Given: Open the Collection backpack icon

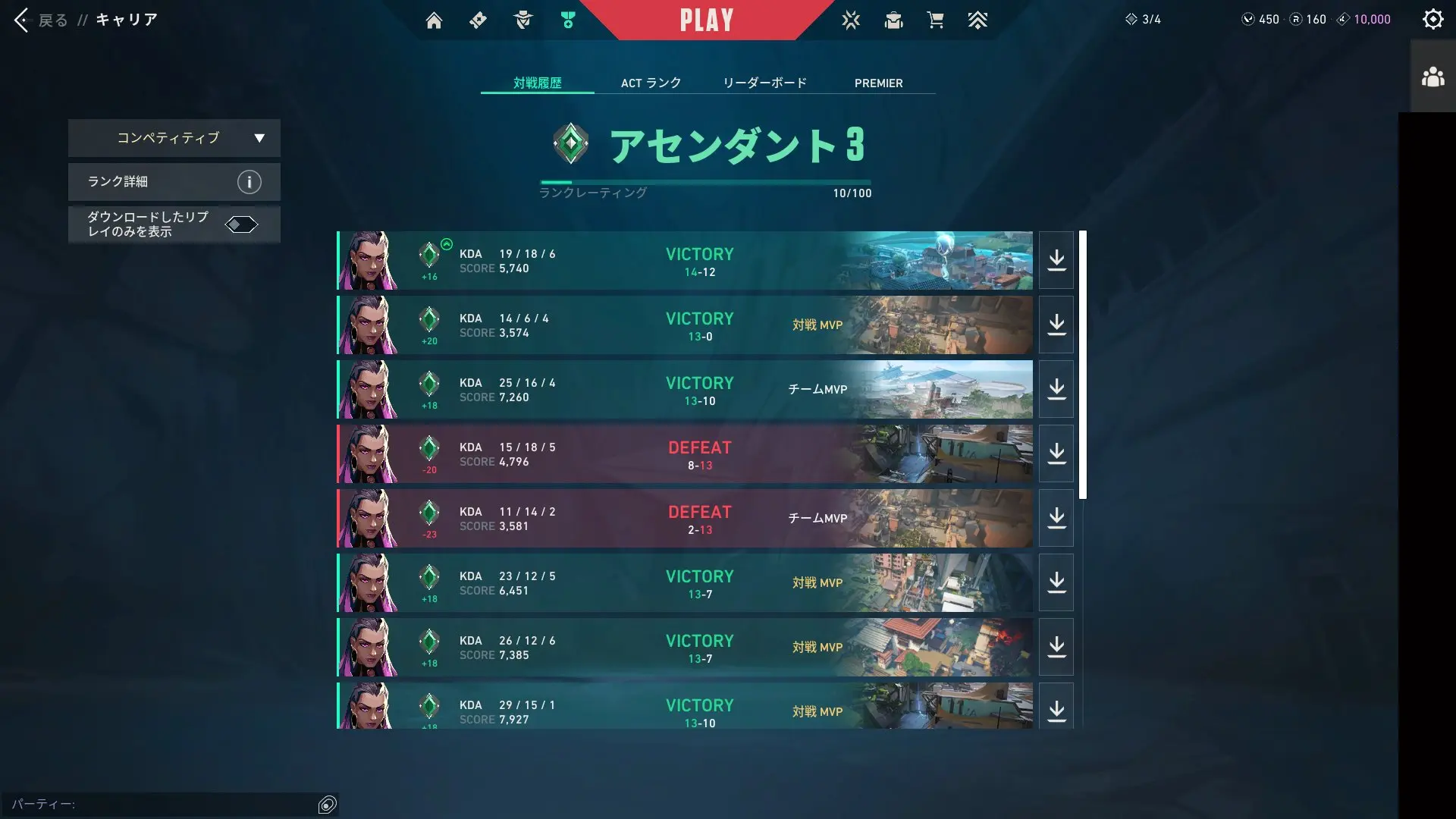Looking at the screenshot, I should pos(893,20).
